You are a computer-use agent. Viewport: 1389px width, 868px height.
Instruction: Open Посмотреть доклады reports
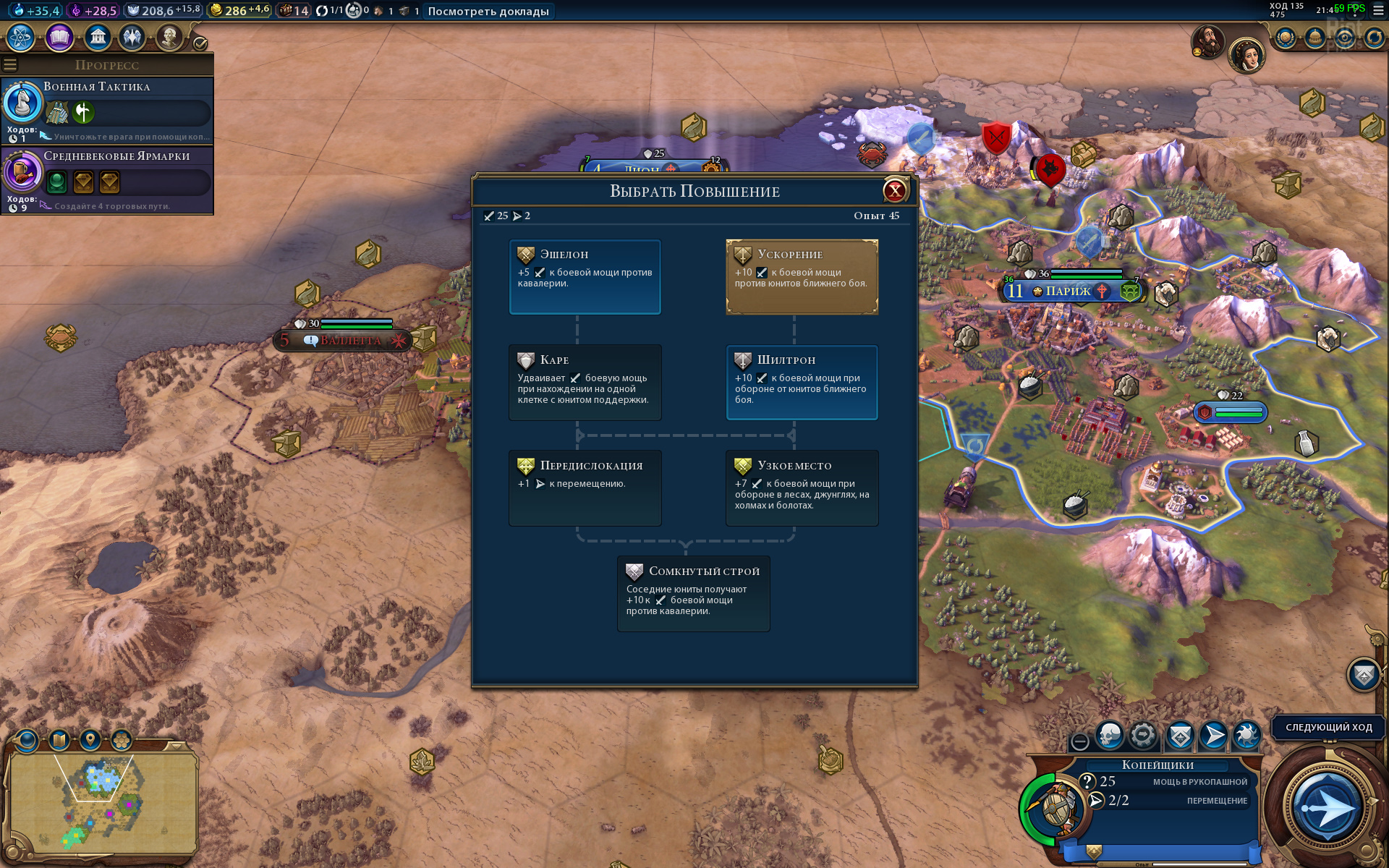[x=488, y=11]
